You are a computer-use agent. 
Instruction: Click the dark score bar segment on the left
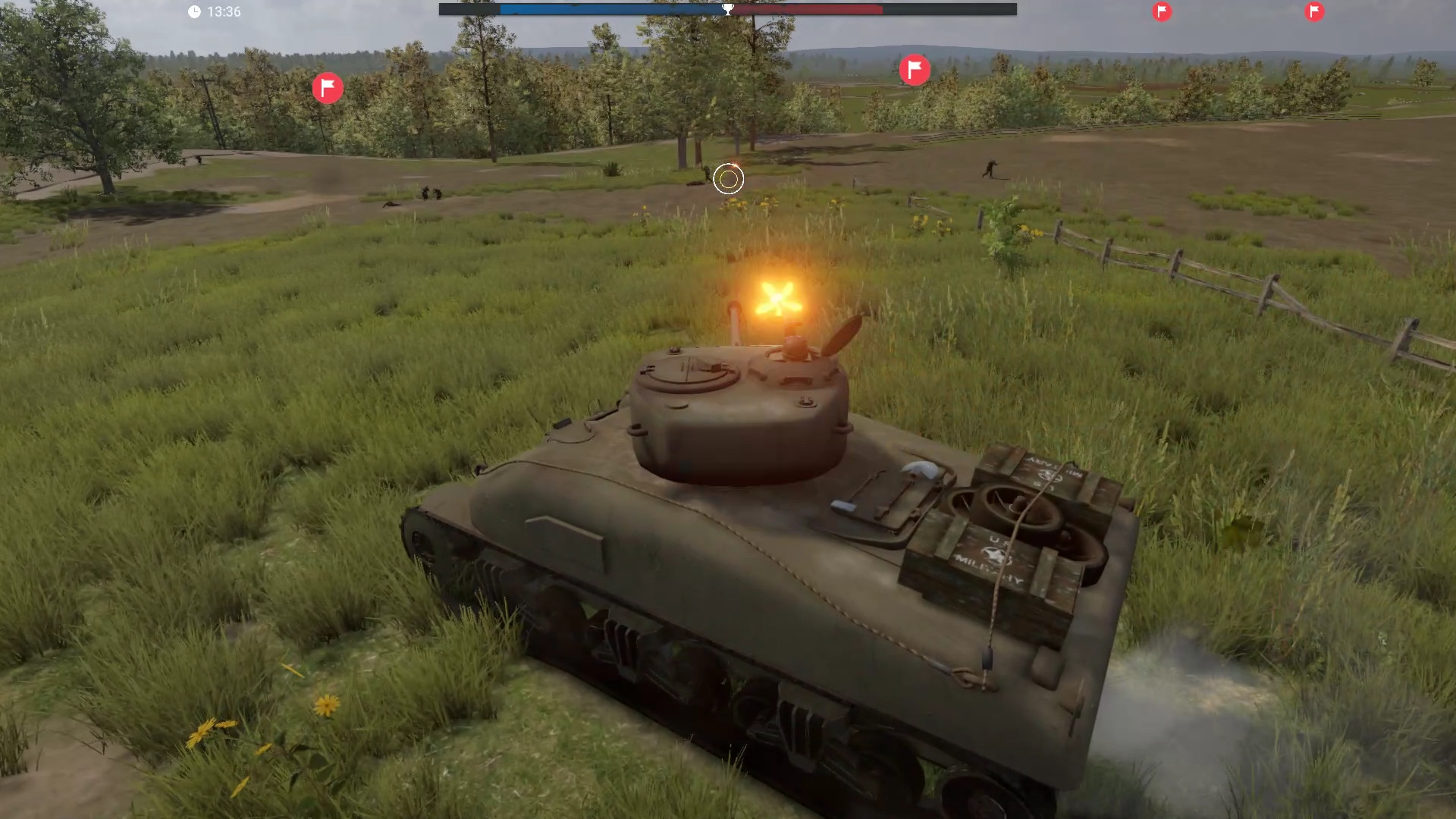click(470, 10)
